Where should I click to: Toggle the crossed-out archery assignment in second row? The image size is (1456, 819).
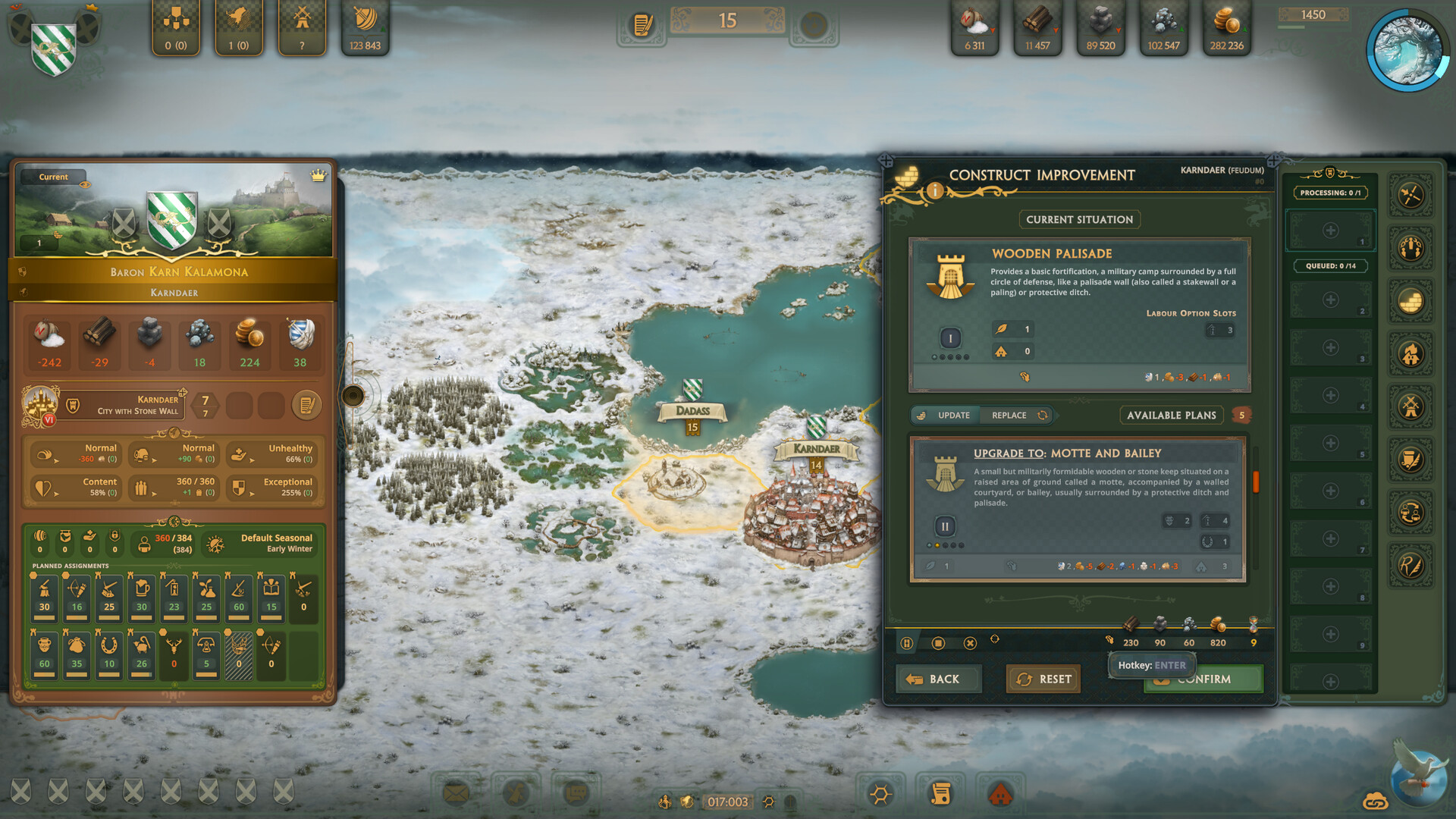point(238,654)
